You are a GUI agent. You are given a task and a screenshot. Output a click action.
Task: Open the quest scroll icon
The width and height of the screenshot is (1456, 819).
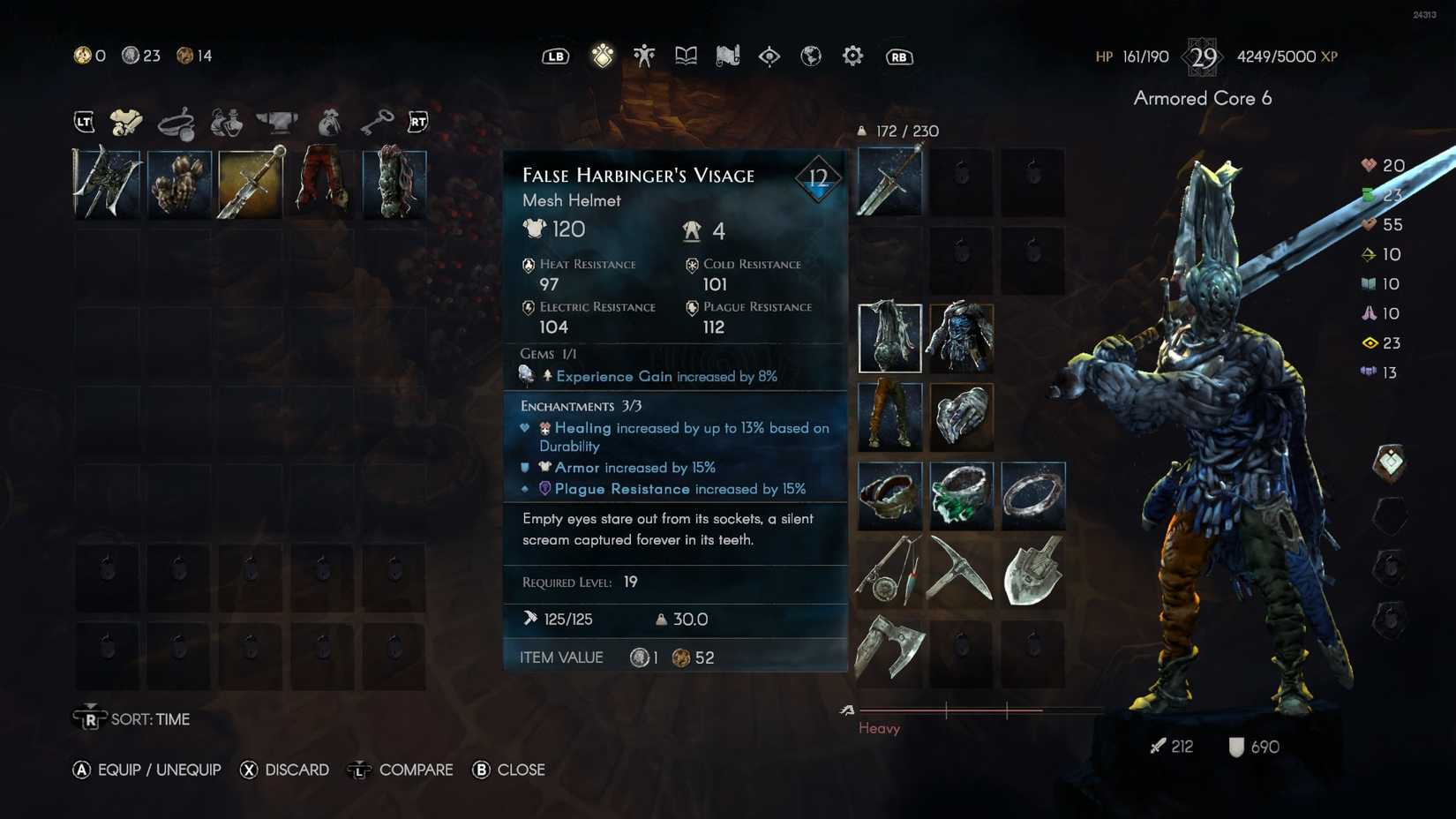727,56
